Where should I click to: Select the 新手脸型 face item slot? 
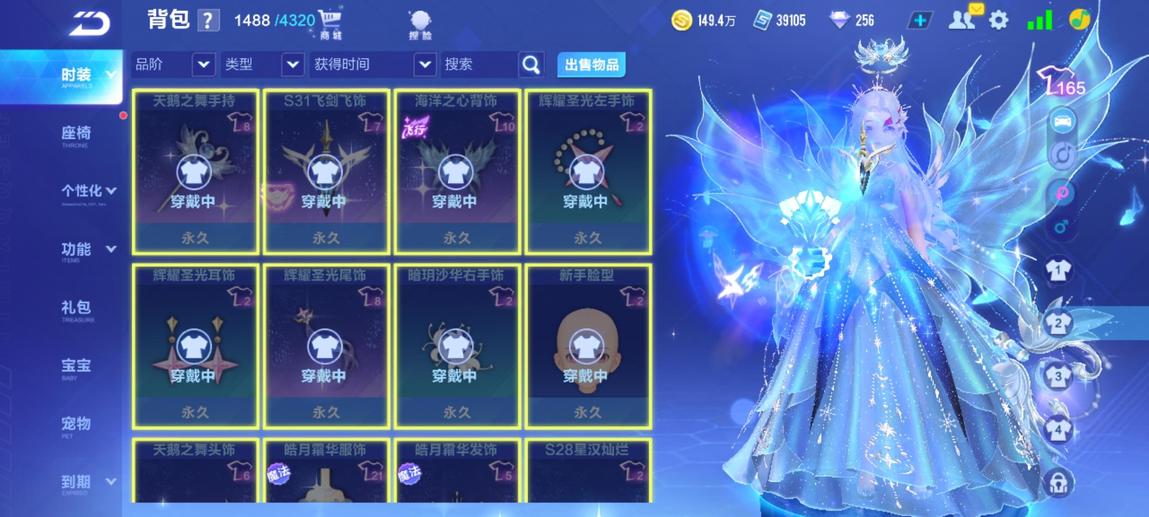point(587,345)
